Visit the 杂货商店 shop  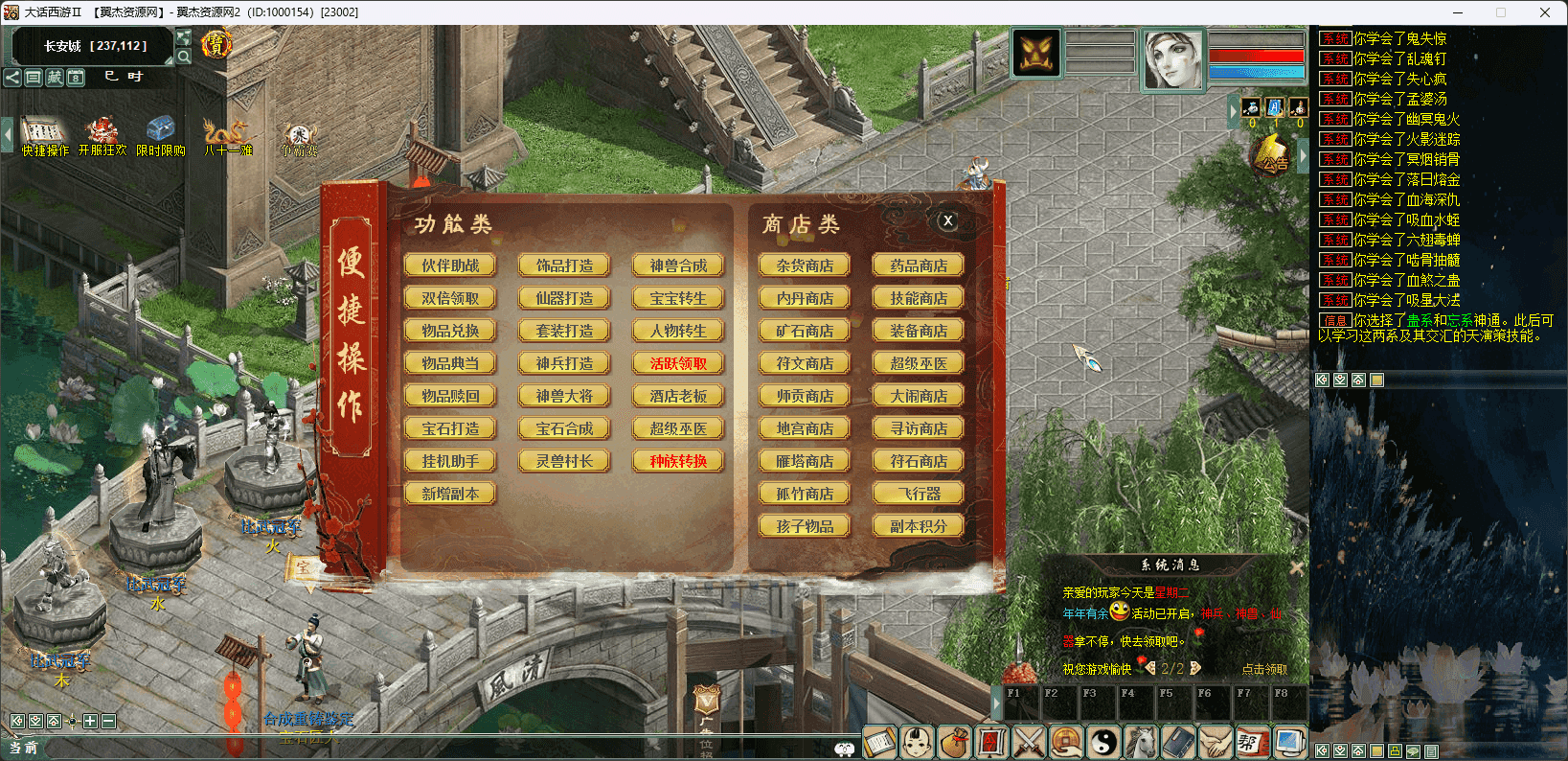(805, 265)
